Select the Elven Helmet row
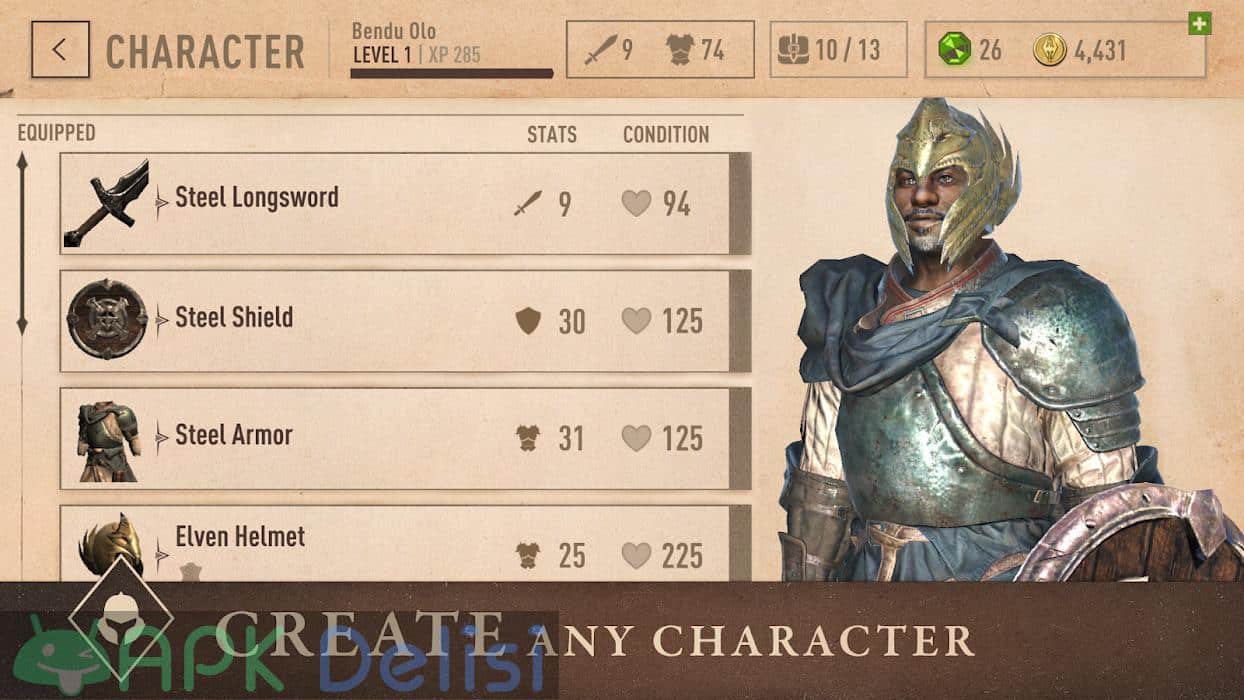1244x700 pixels. [404, 544]
